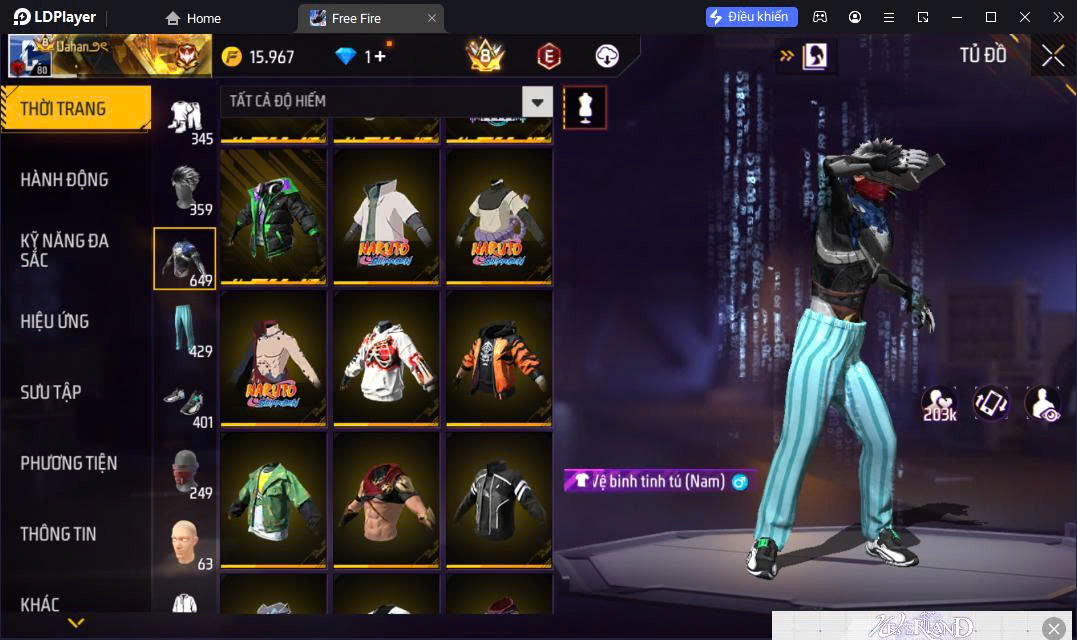This screenshot has width=1077, height=640.
Task: Equip the green and yellow jacket
Action: point(273,499)
